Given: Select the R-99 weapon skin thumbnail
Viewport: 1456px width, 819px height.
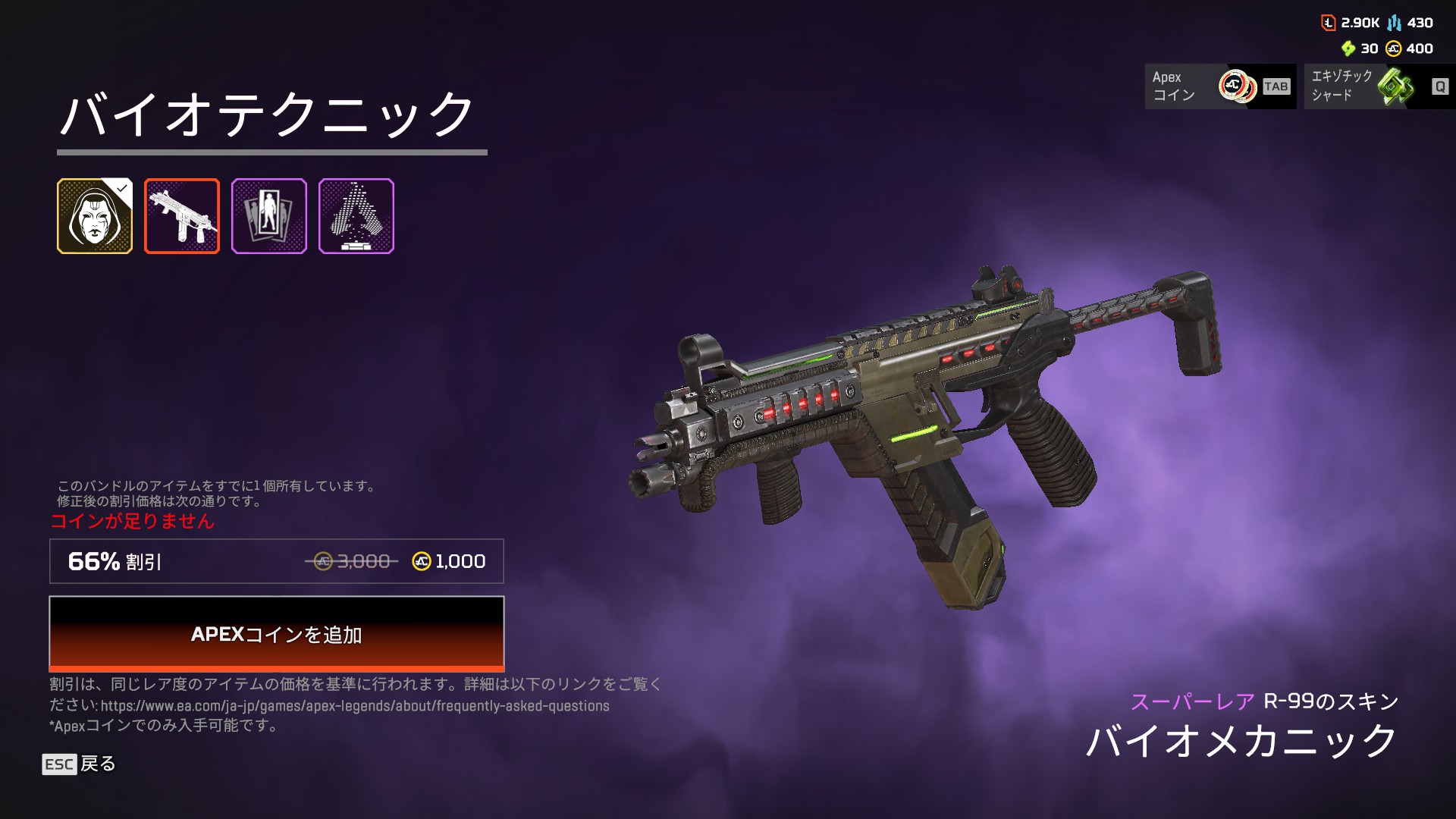Looking at the screenshot, I should [x=182, y=216].
